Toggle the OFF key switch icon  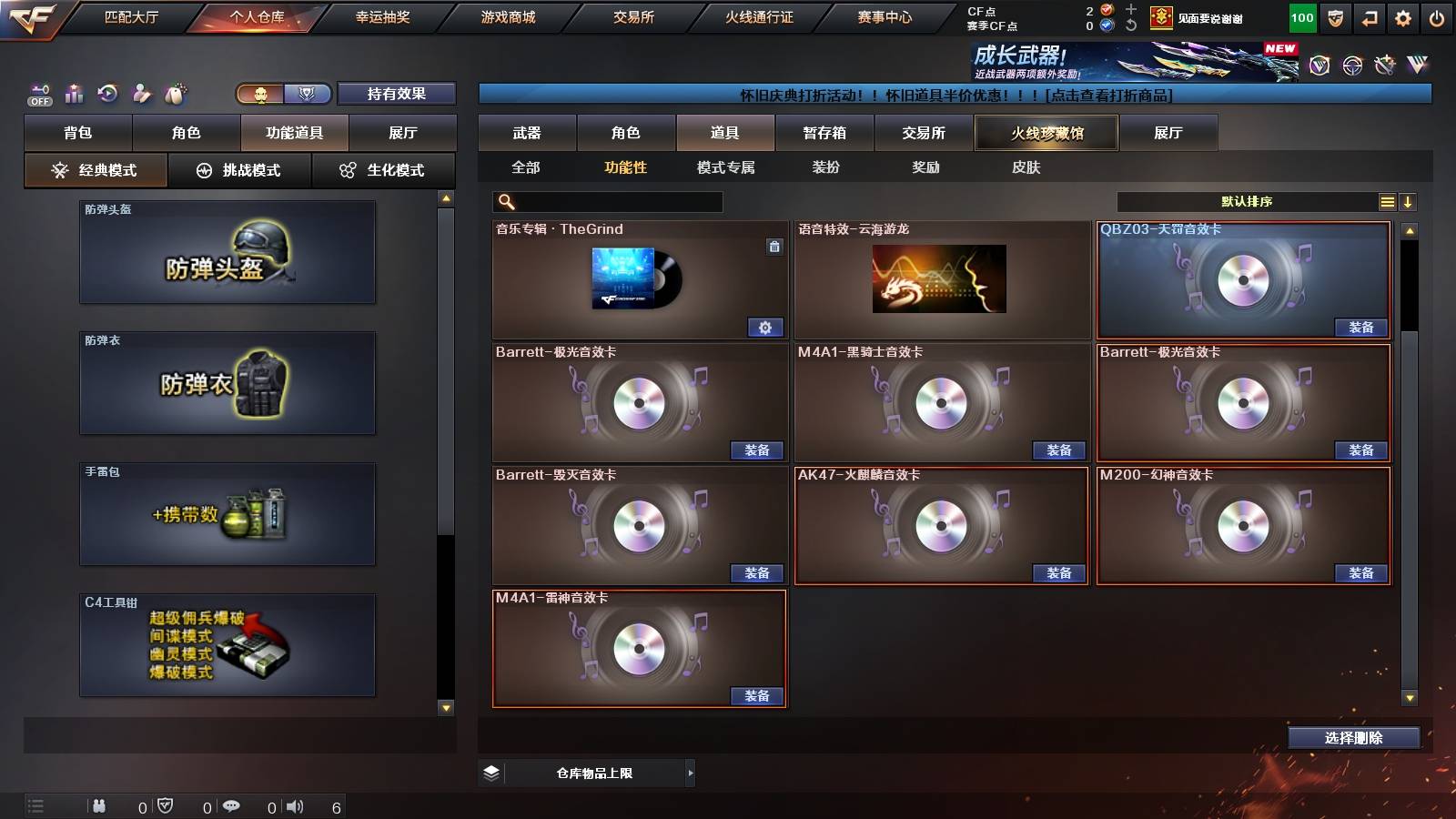(38, 94)
